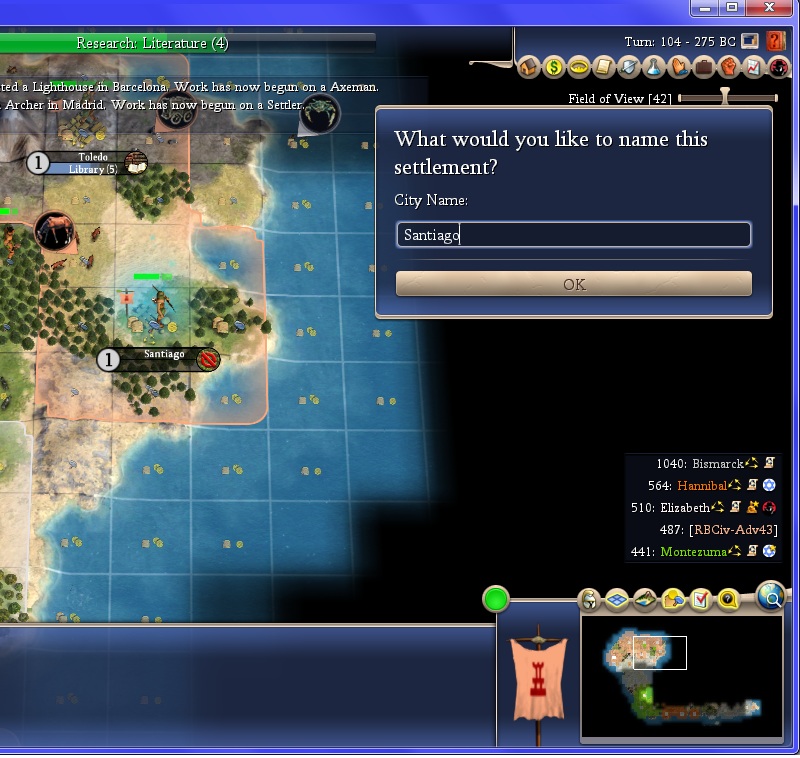Click the green end turn button

tap(496, 600)
